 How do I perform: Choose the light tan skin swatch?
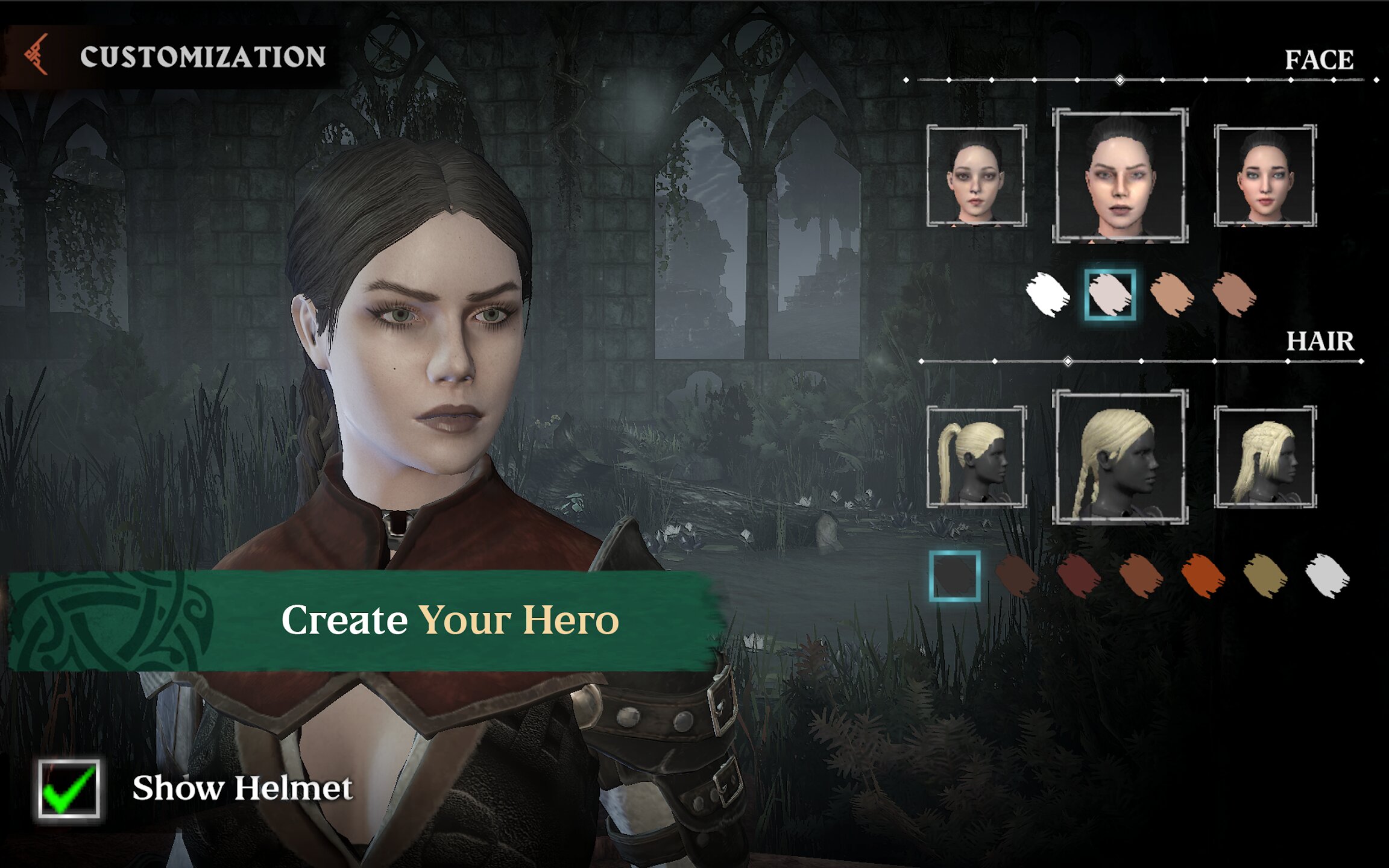click(1171, 294)
